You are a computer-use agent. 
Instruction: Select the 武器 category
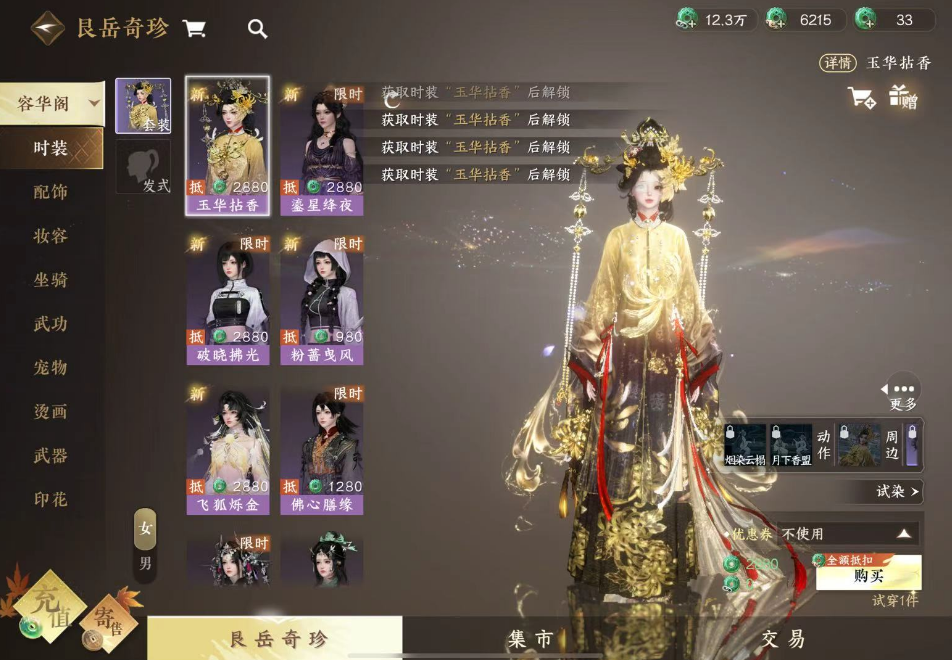[x=51, y=456]
